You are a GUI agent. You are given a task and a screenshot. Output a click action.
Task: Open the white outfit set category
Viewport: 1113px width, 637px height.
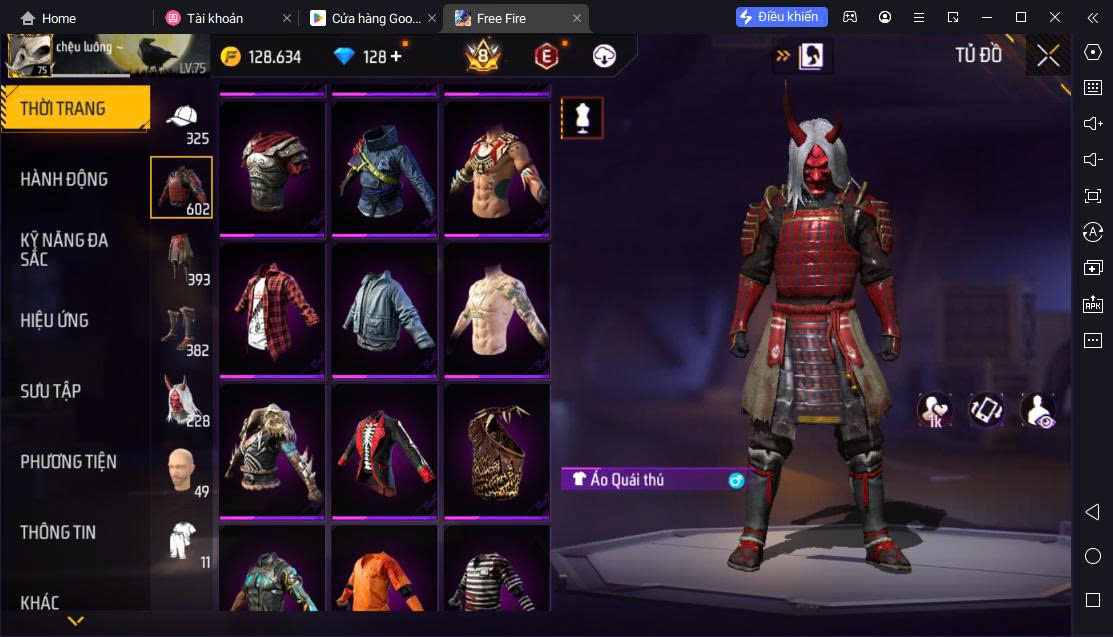(x=181, y=540)
